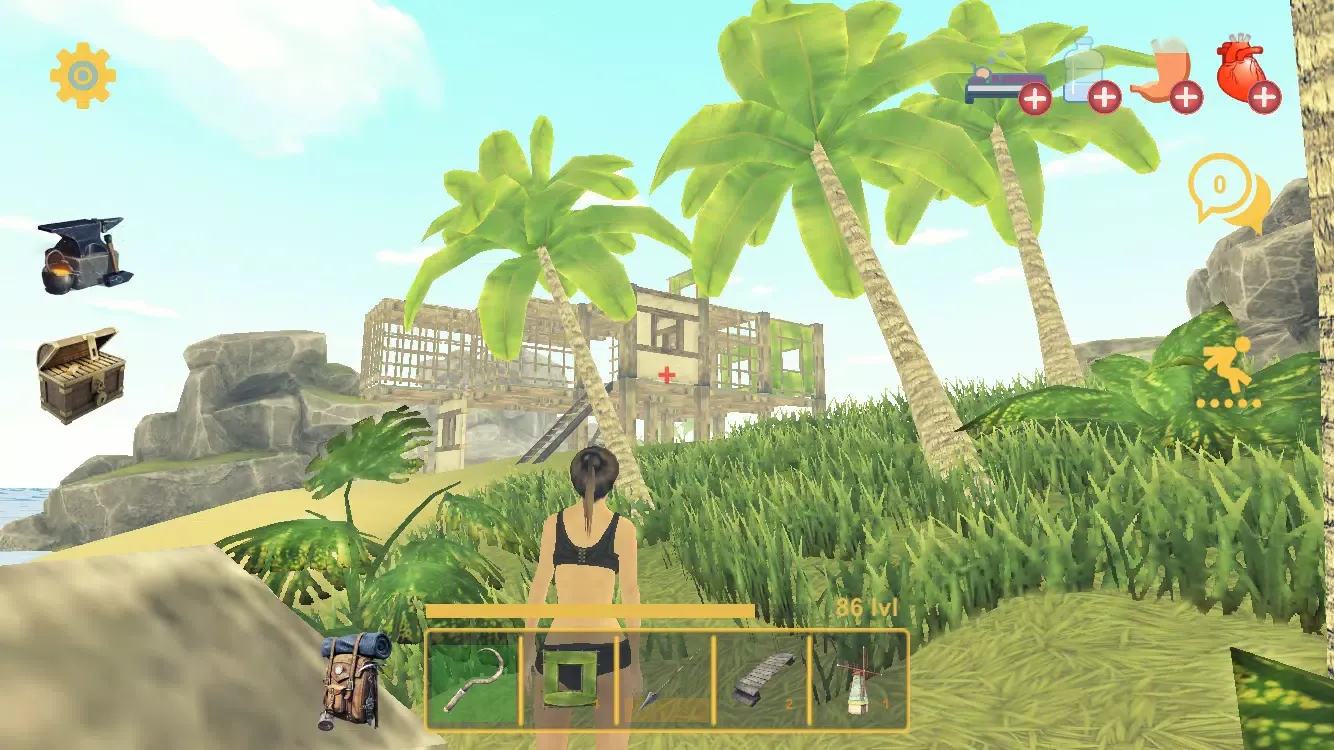Open the treasure chest icon
Image resolution: width=1334 pixels, height=750 pixels.
tap(80, 375)
